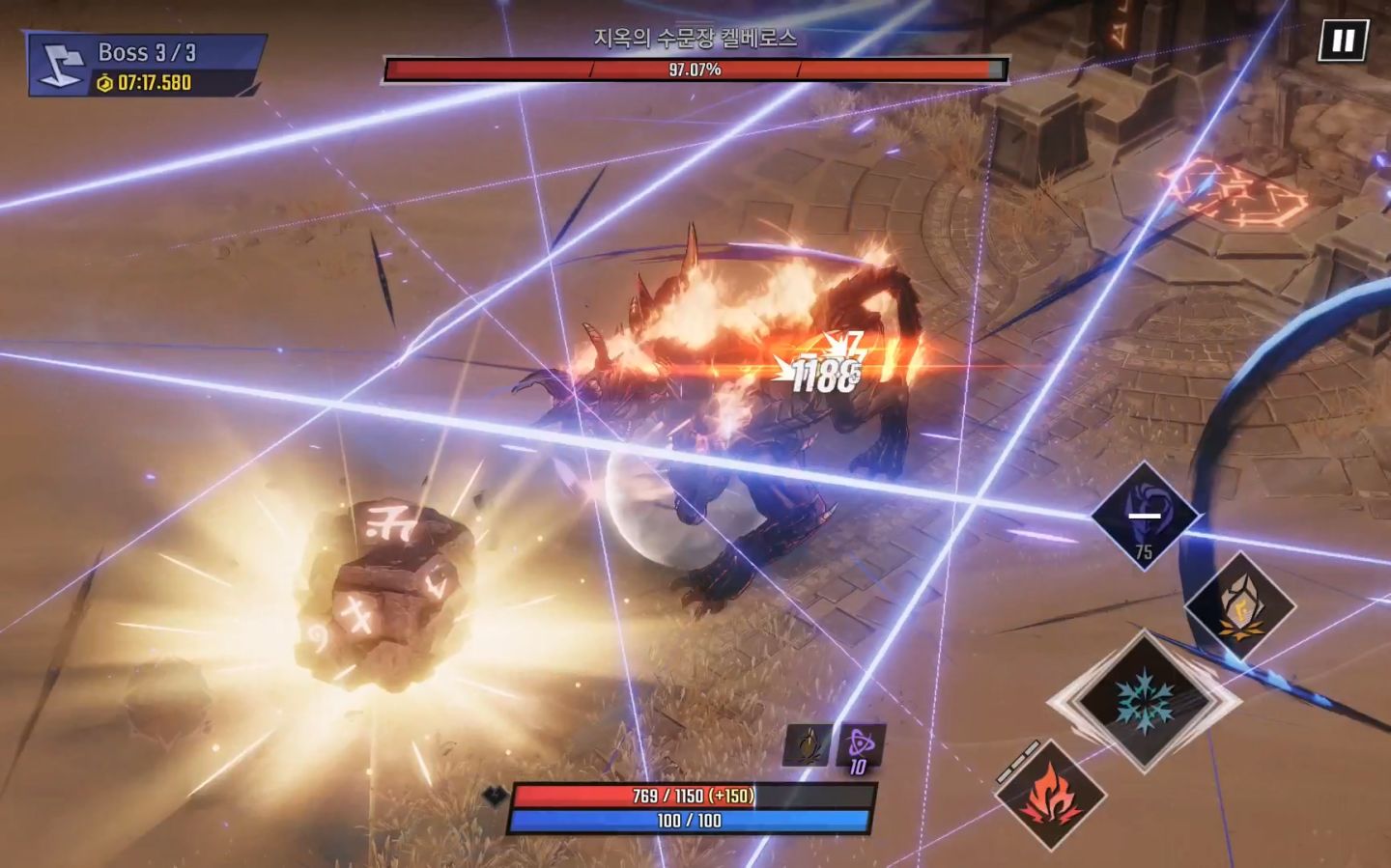Tap the dark leaf buff icon
The image size is (1391, 868).
pos(807,746)
